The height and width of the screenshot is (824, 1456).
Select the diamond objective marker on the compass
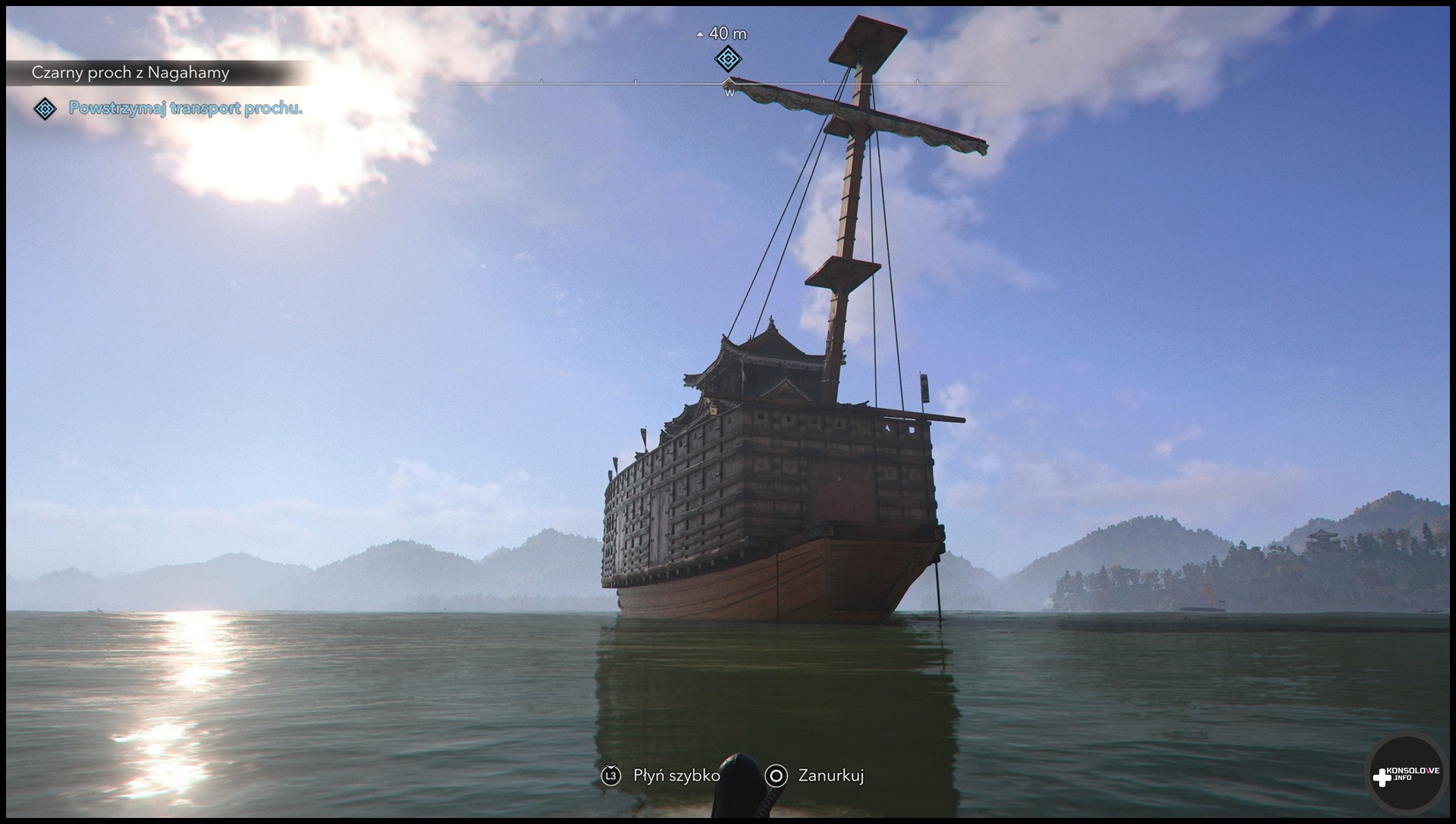[x=728, y=58]
